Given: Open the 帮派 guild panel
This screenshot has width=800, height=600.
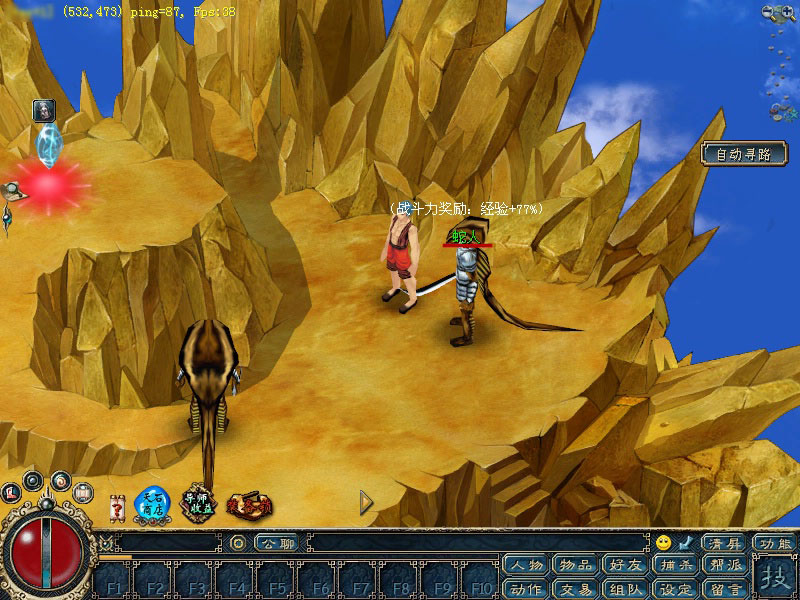Looking at the screenshot, I should [725, 565].
